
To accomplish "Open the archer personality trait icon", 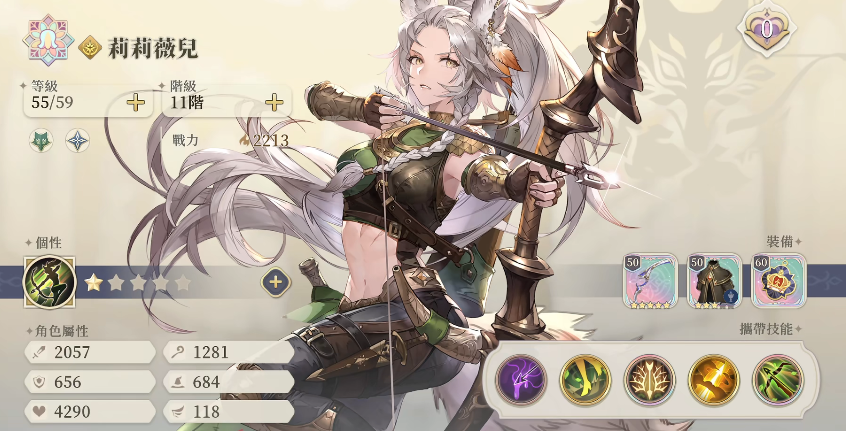I will [x=49, y=282].
